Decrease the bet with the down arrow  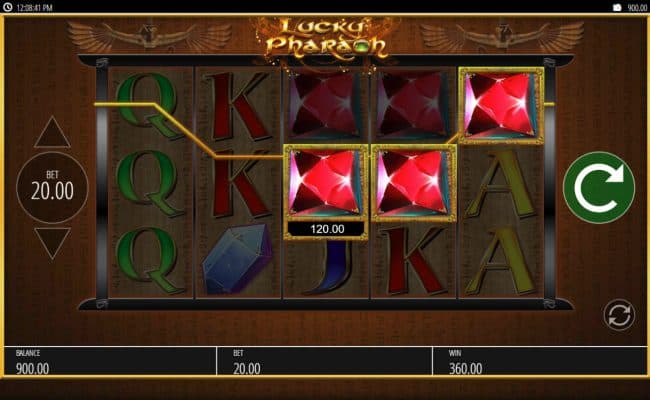point(52,242)
